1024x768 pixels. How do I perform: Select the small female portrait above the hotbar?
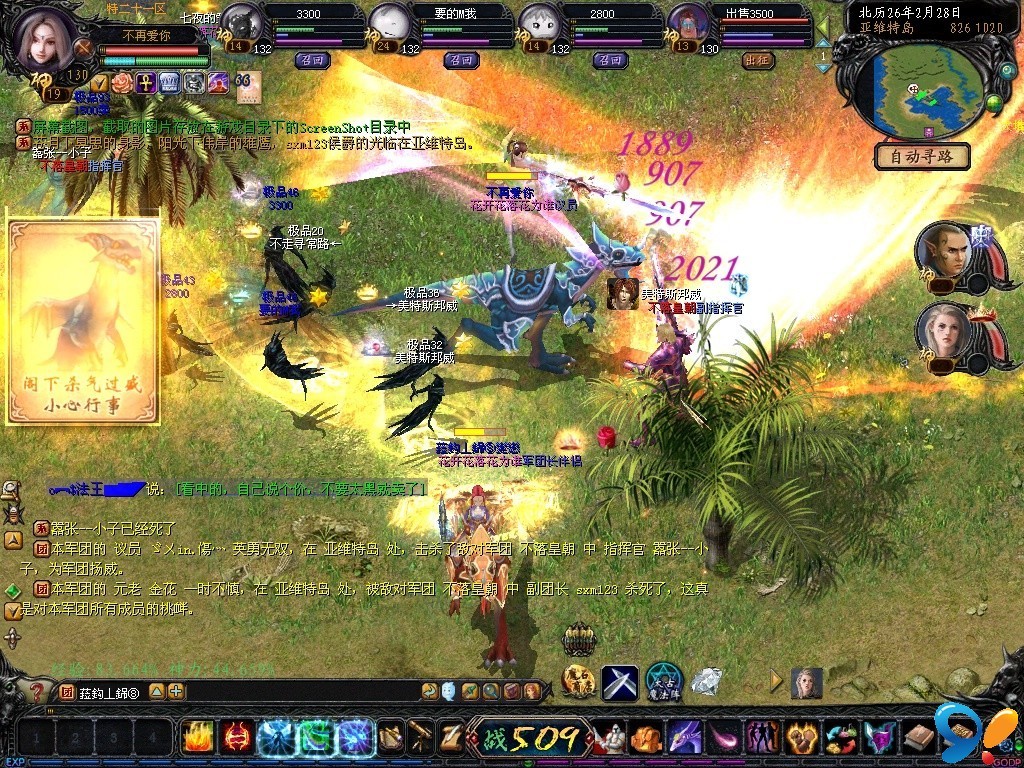[x=806, y=682]
